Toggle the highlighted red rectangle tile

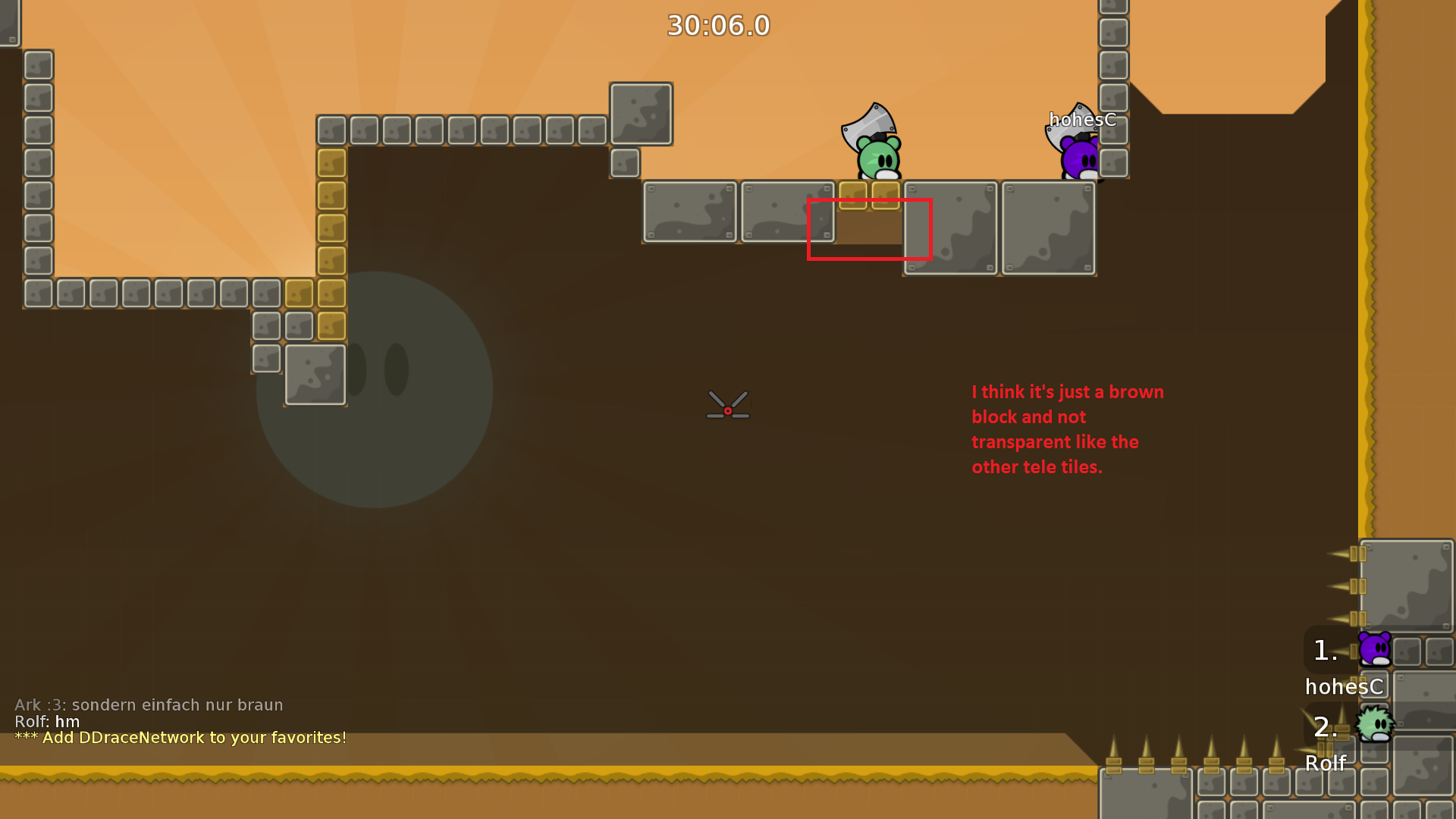(x=870, y=231)
